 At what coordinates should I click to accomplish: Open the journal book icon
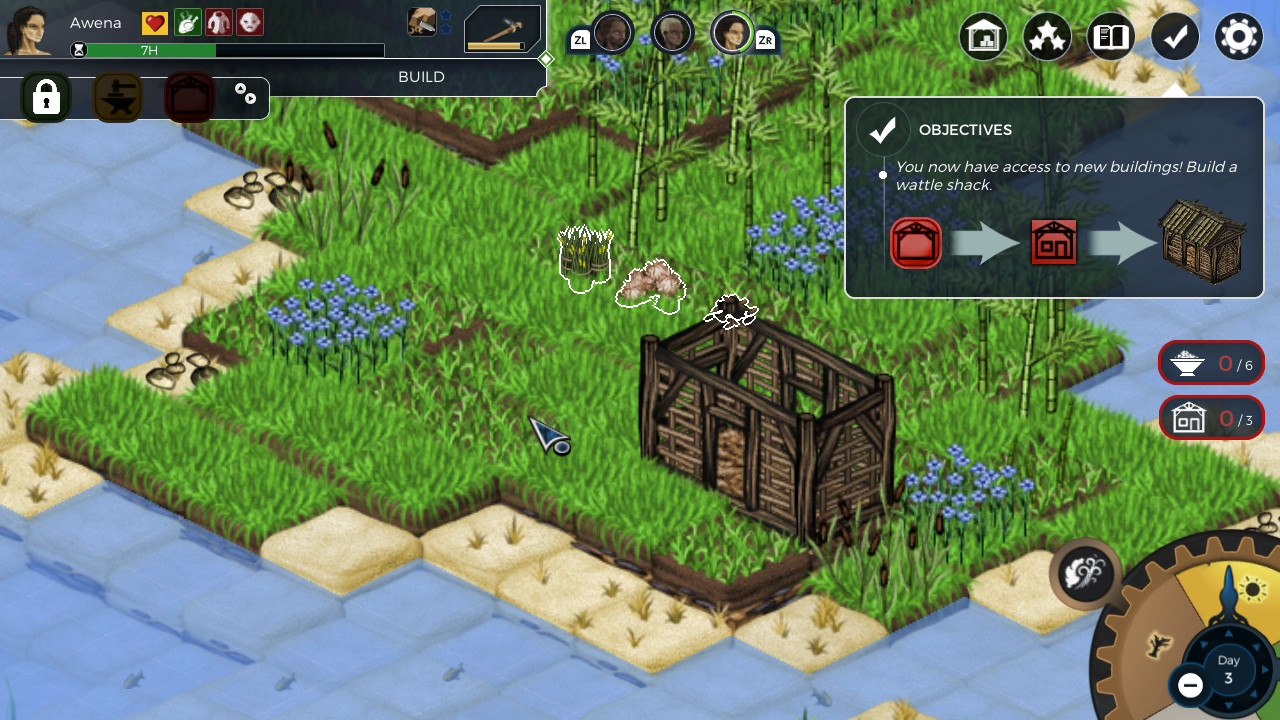pyautogui.click(x=1110, y=36)
